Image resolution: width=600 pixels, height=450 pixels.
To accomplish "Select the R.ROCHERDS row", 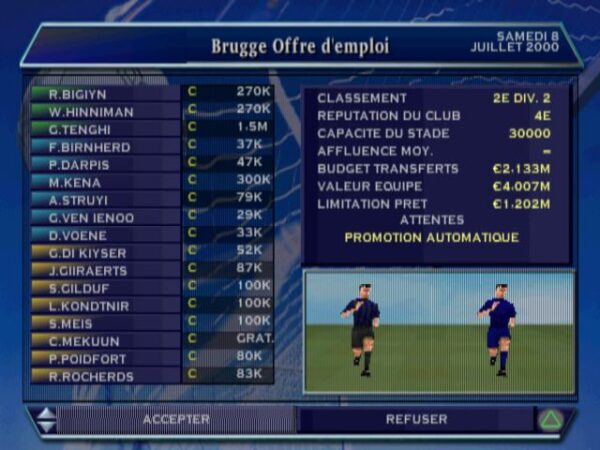I will [150, 375].
